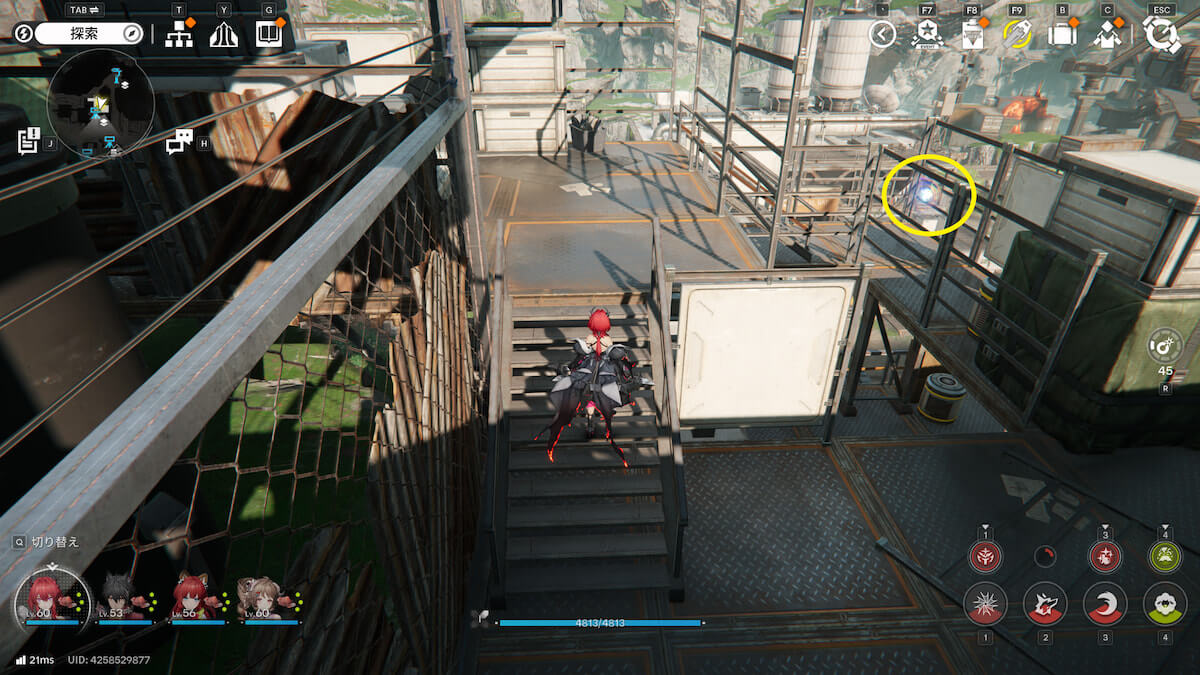Activate the green skill icon
Screen dimensions: 1200x675
coord(1165,604)
